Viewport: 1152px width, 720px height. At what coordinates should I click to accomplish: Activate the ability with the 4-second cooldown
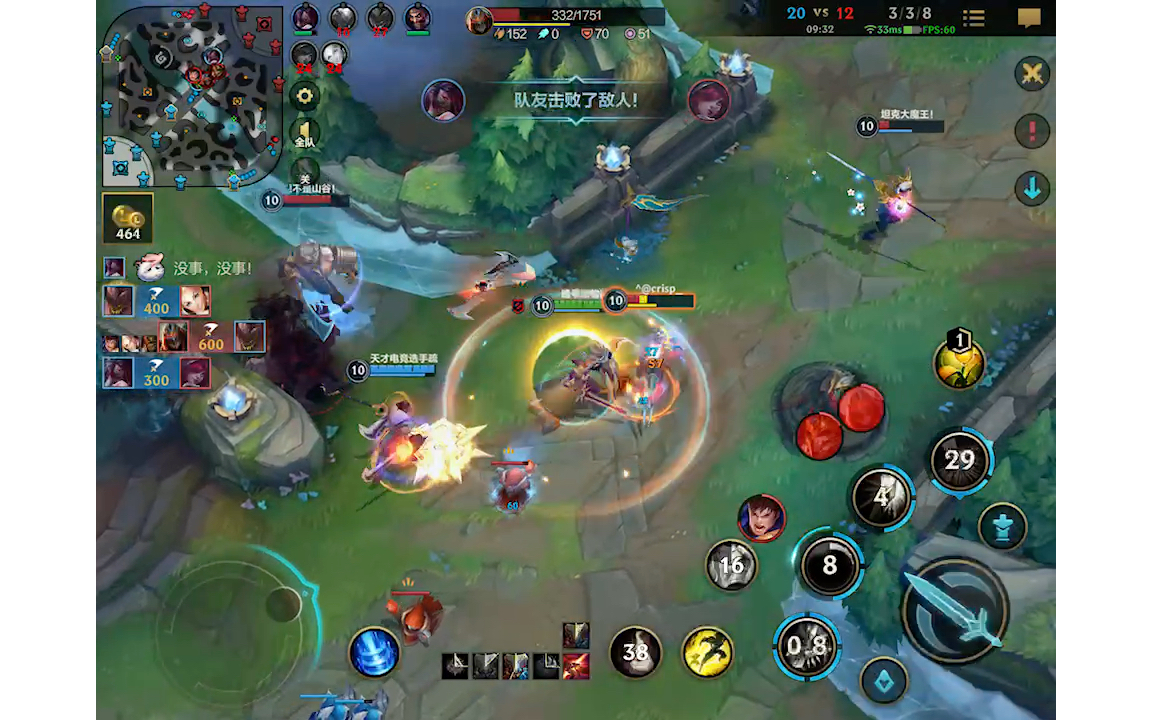[x=881, y=496]
